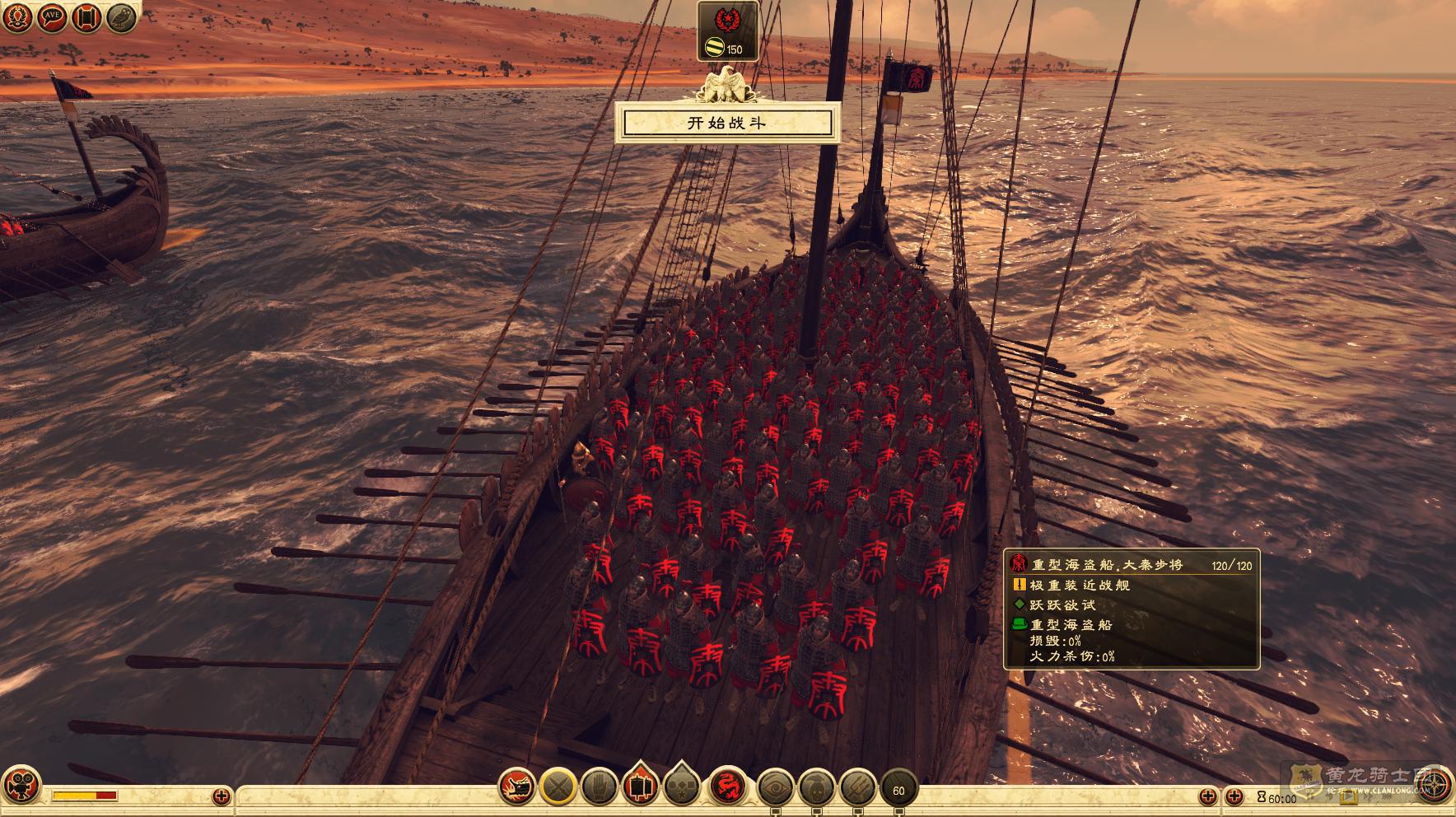Toggle the crossed swords melee mode

[558, 788]
